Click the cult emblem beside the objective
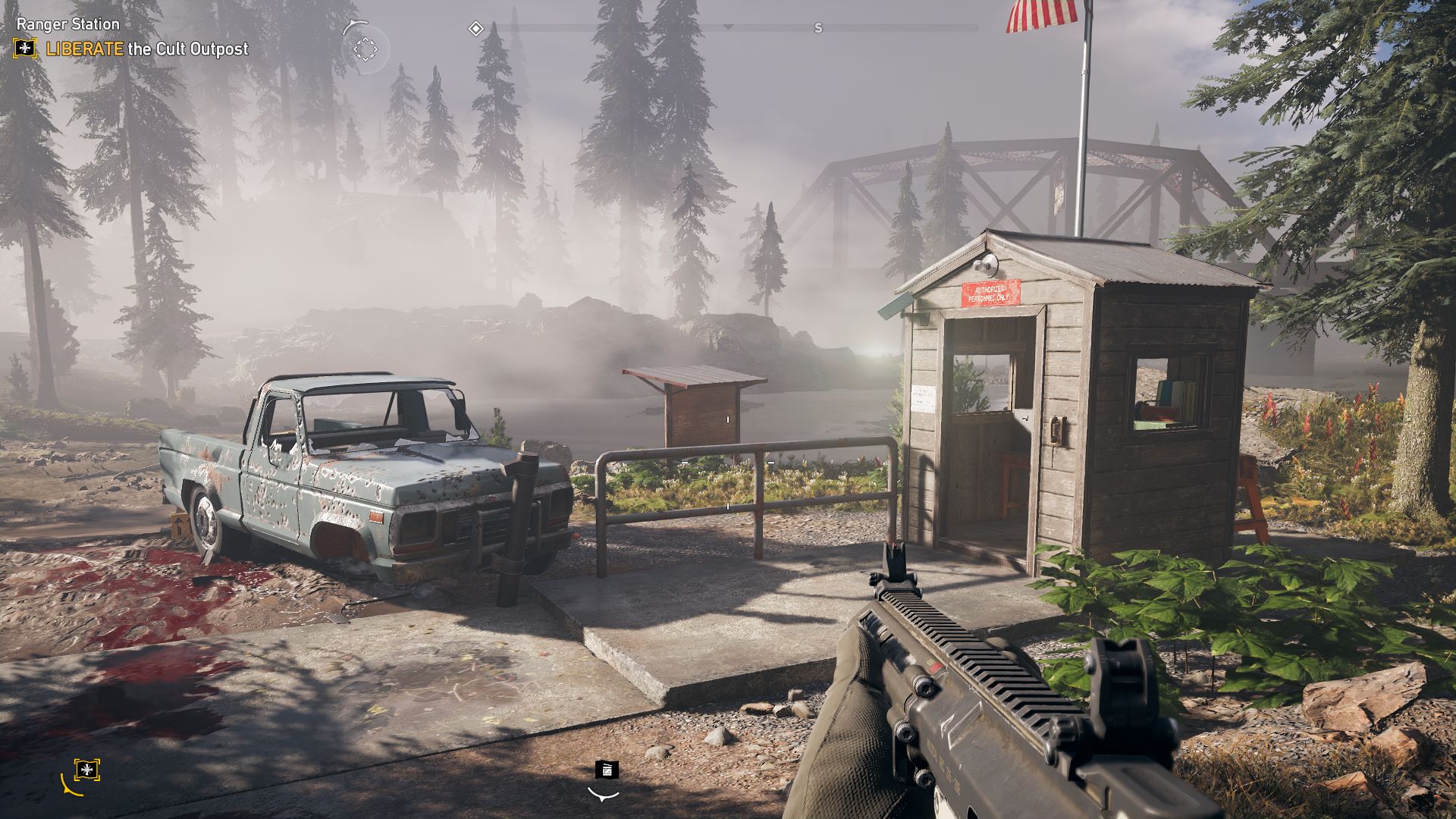1456x819 pixels. tap(25, 49)
